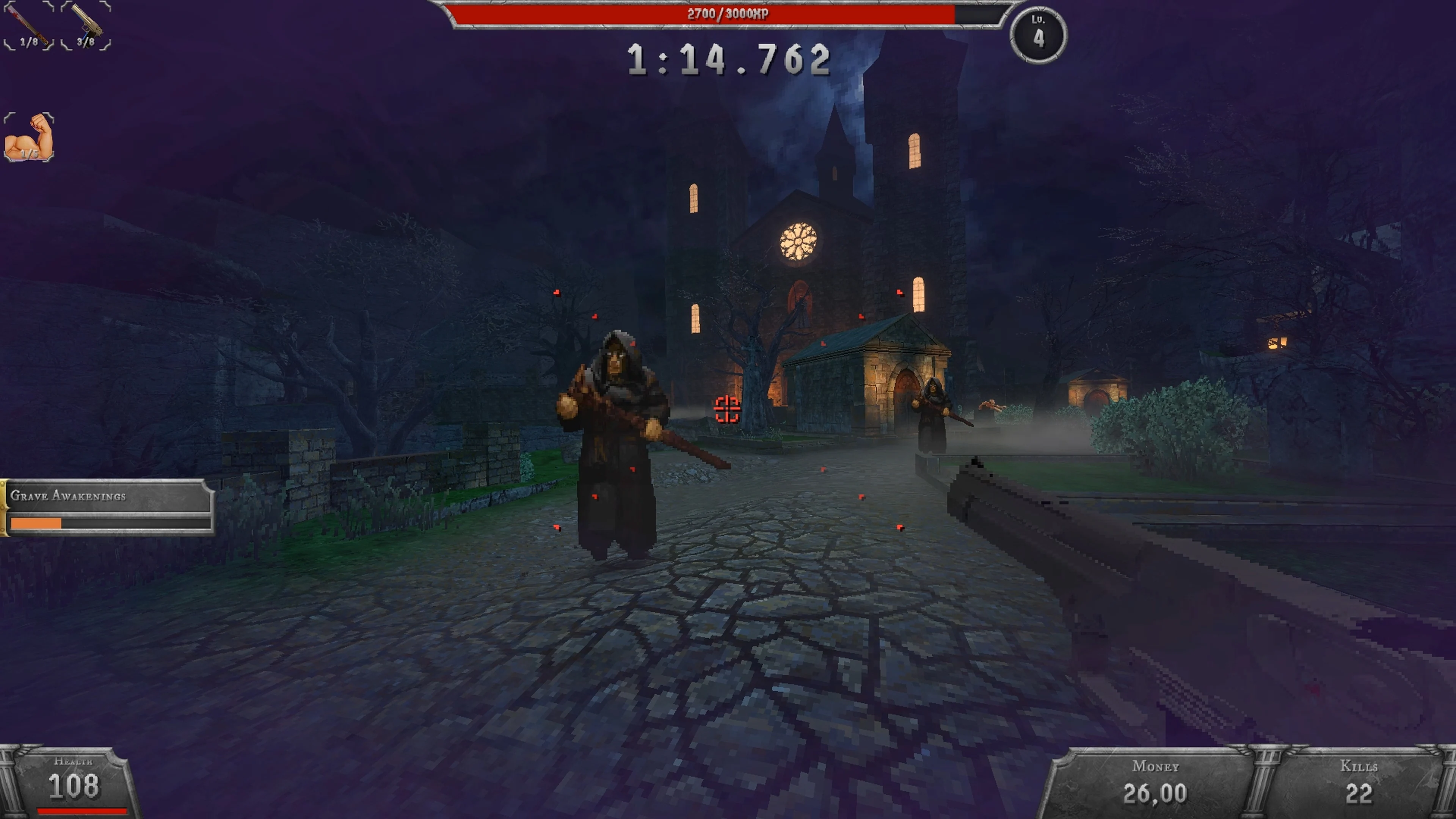1456x819 pixels.
Task: Click the orange quest progress bar
Action: tap(36, 524)
